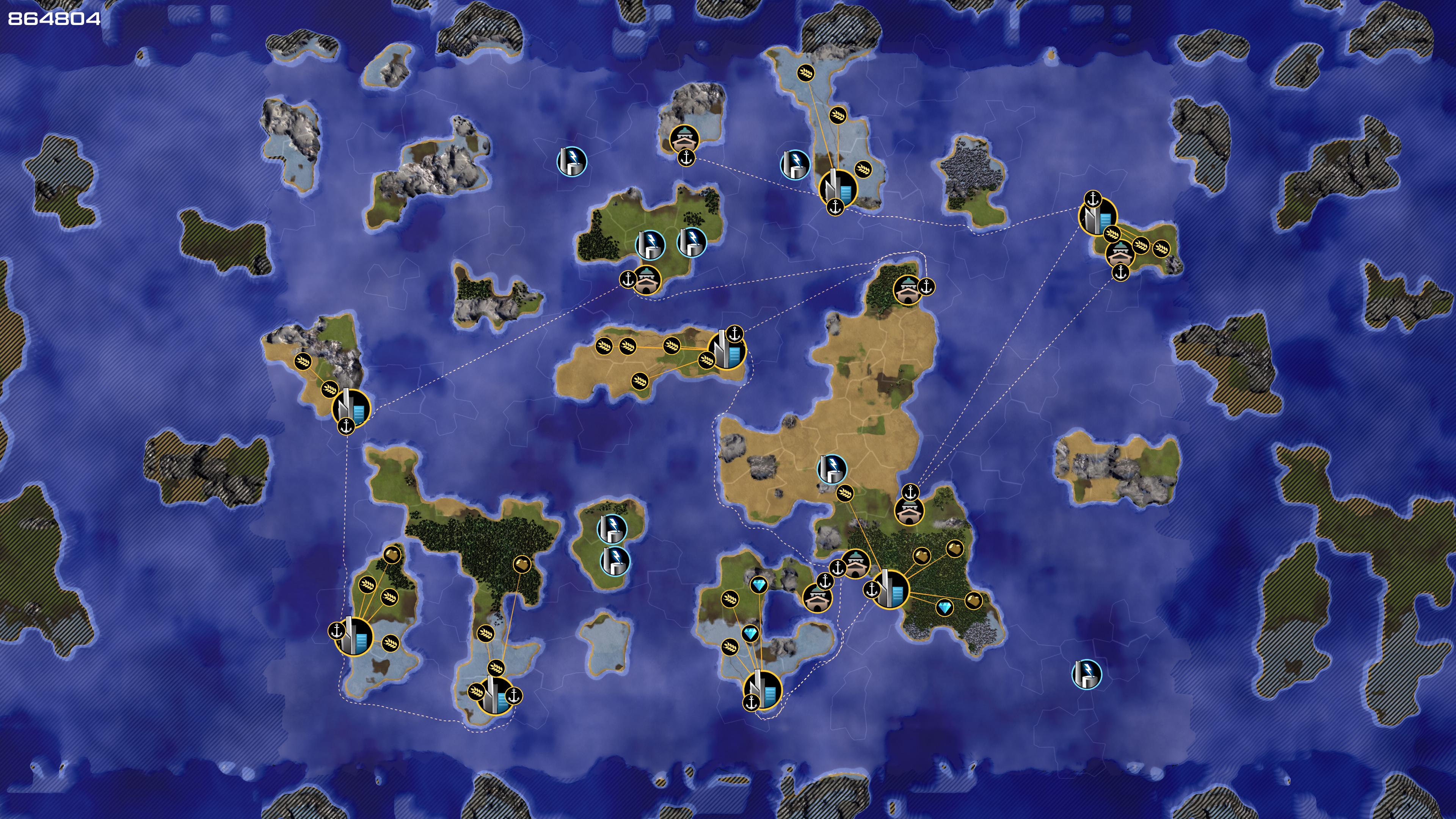Click the wheat farm beside the desert power plant
Screen dimensions: 1456x819
(845, 493)
